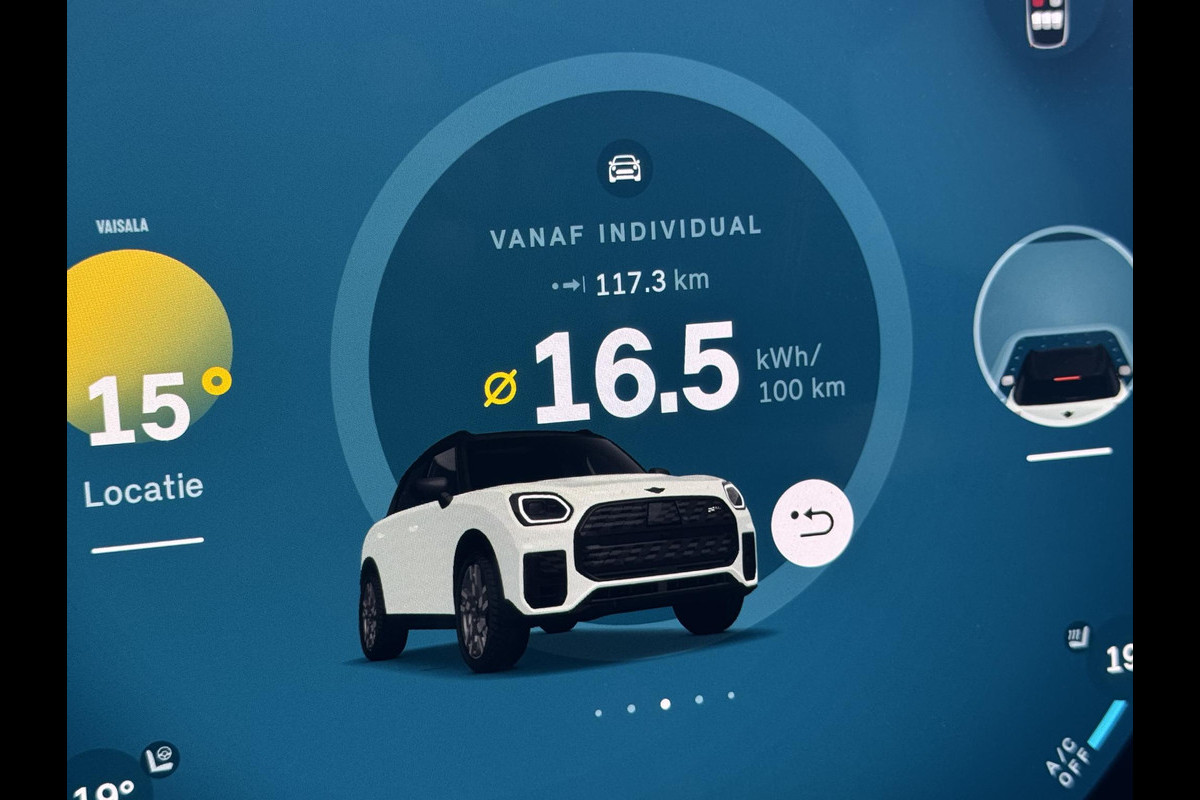Tap the car icon above VANAF INDIVIDUAL
Screen dimensions: 1200x800
(625, 167)
